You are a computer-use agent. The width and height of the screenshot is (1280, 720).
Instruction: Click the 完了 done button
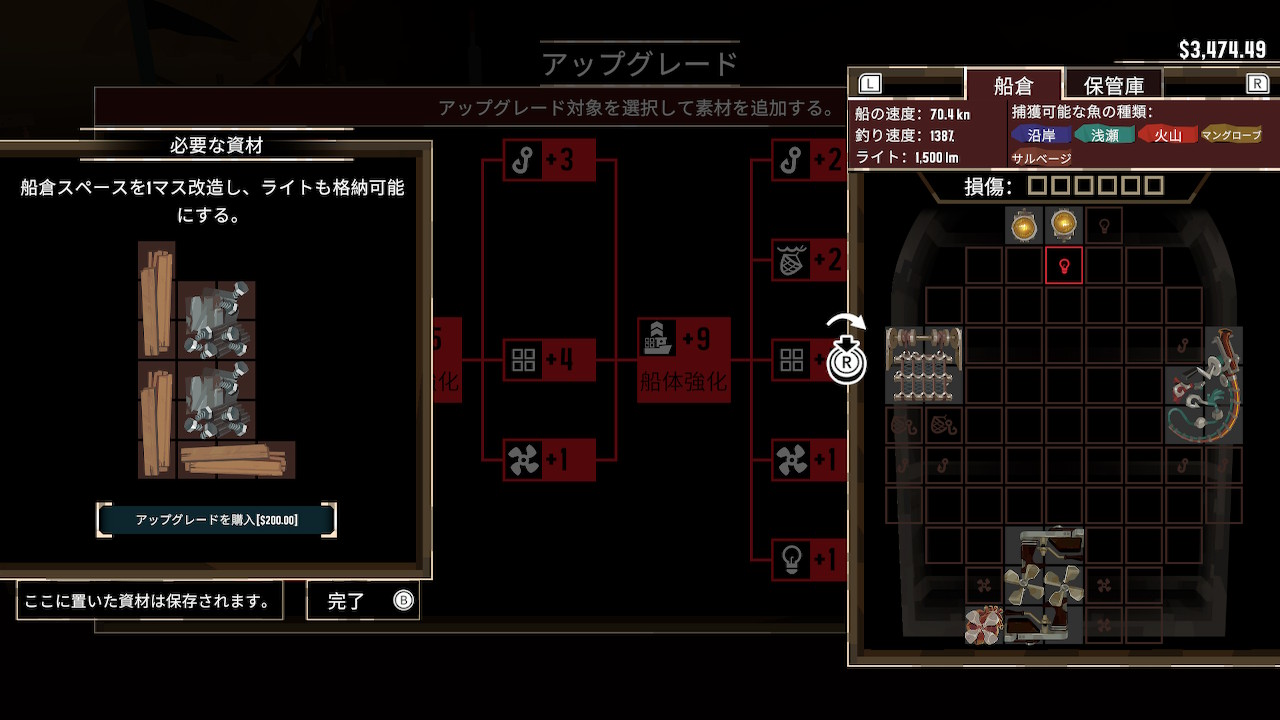click(x=363, y=601)
